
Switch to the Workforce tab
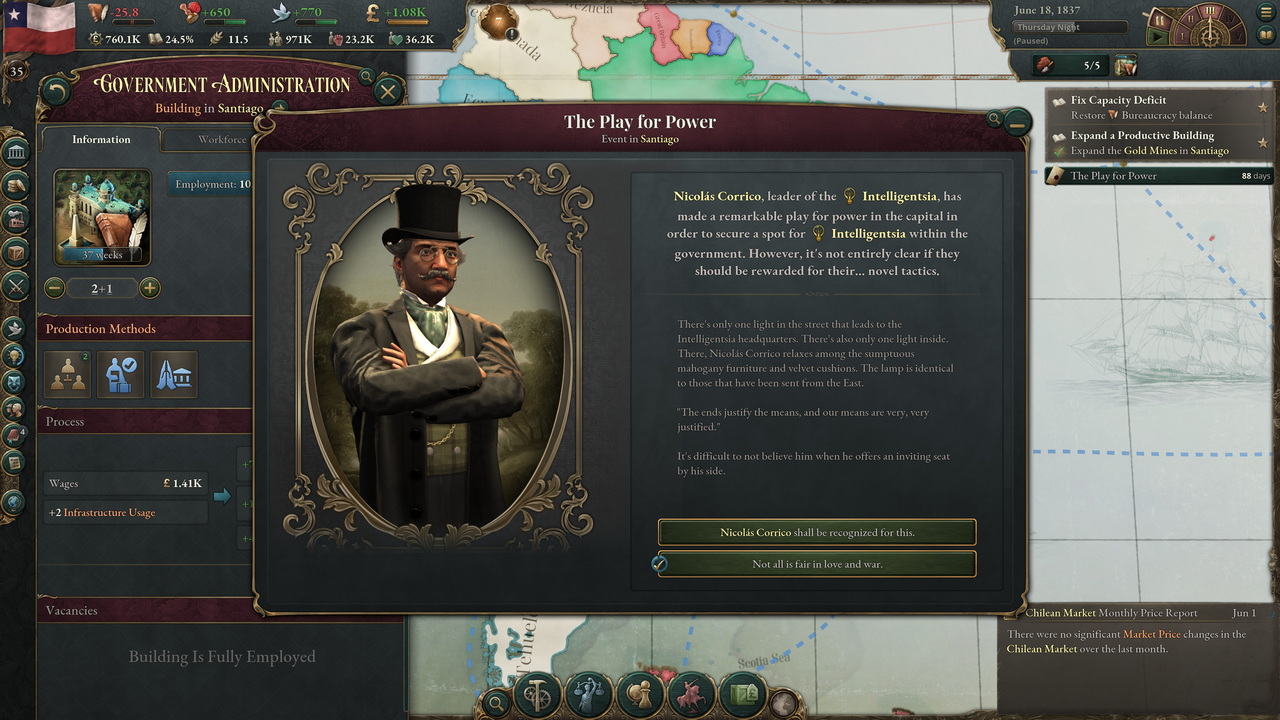pos(221,140)
